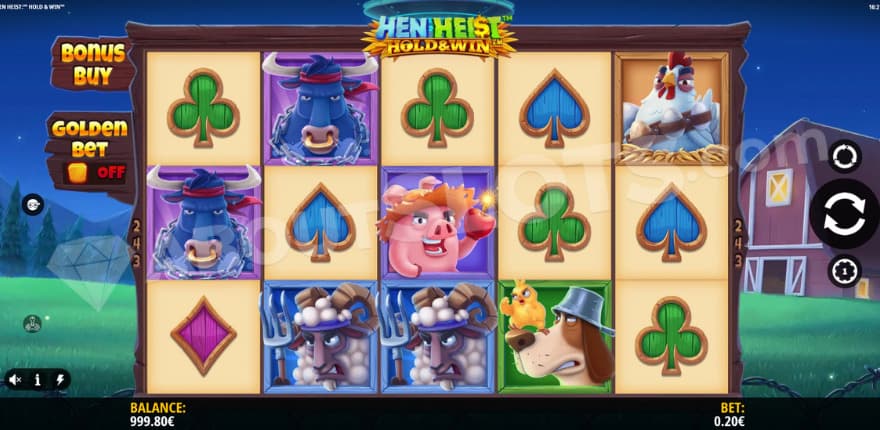Open the game info 'i' button
Viewport: 880px width, 430px height.
click(x=37, y=380)
